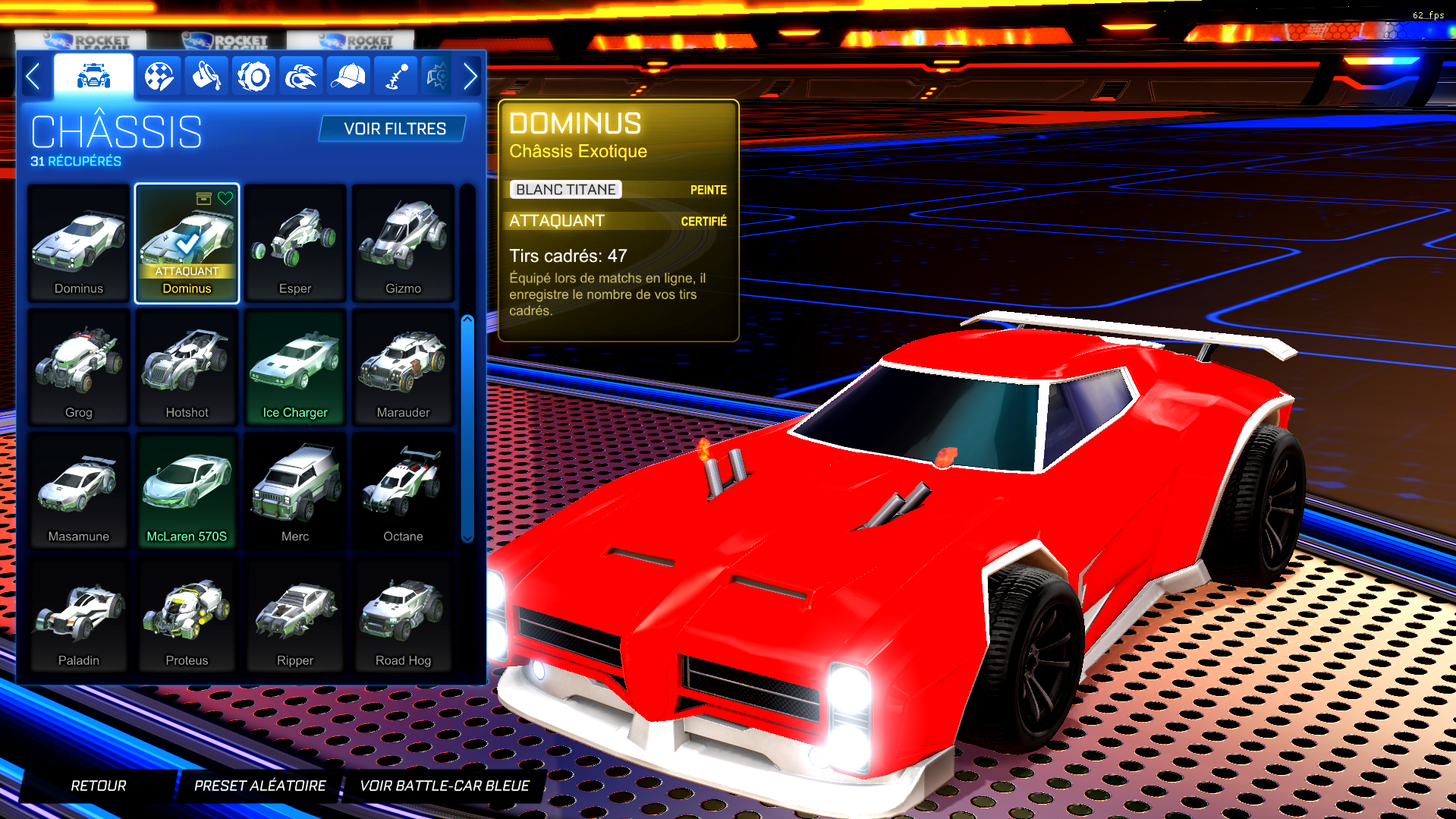Viewport: 1456px width, 819px height.
Task: Enable the Octane chassis
Action: tap(403, 490)
